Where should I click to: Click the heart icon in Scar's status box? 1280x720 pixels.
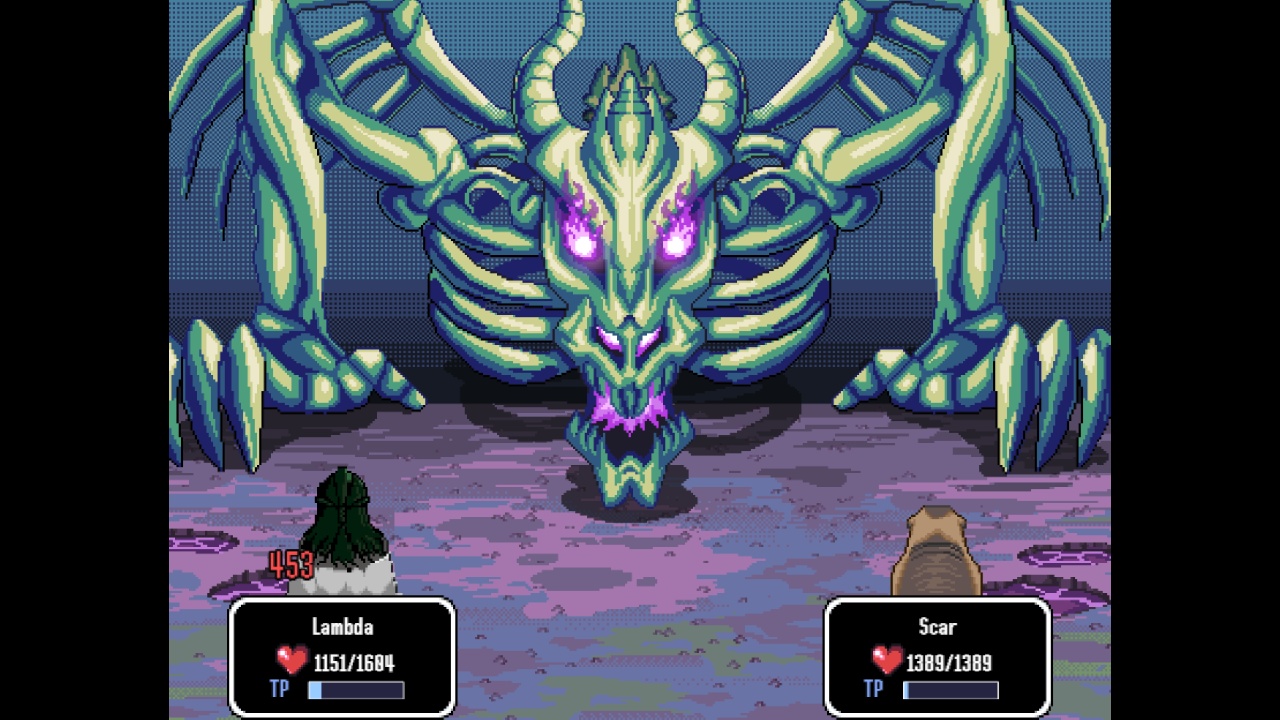click(885, 659)
